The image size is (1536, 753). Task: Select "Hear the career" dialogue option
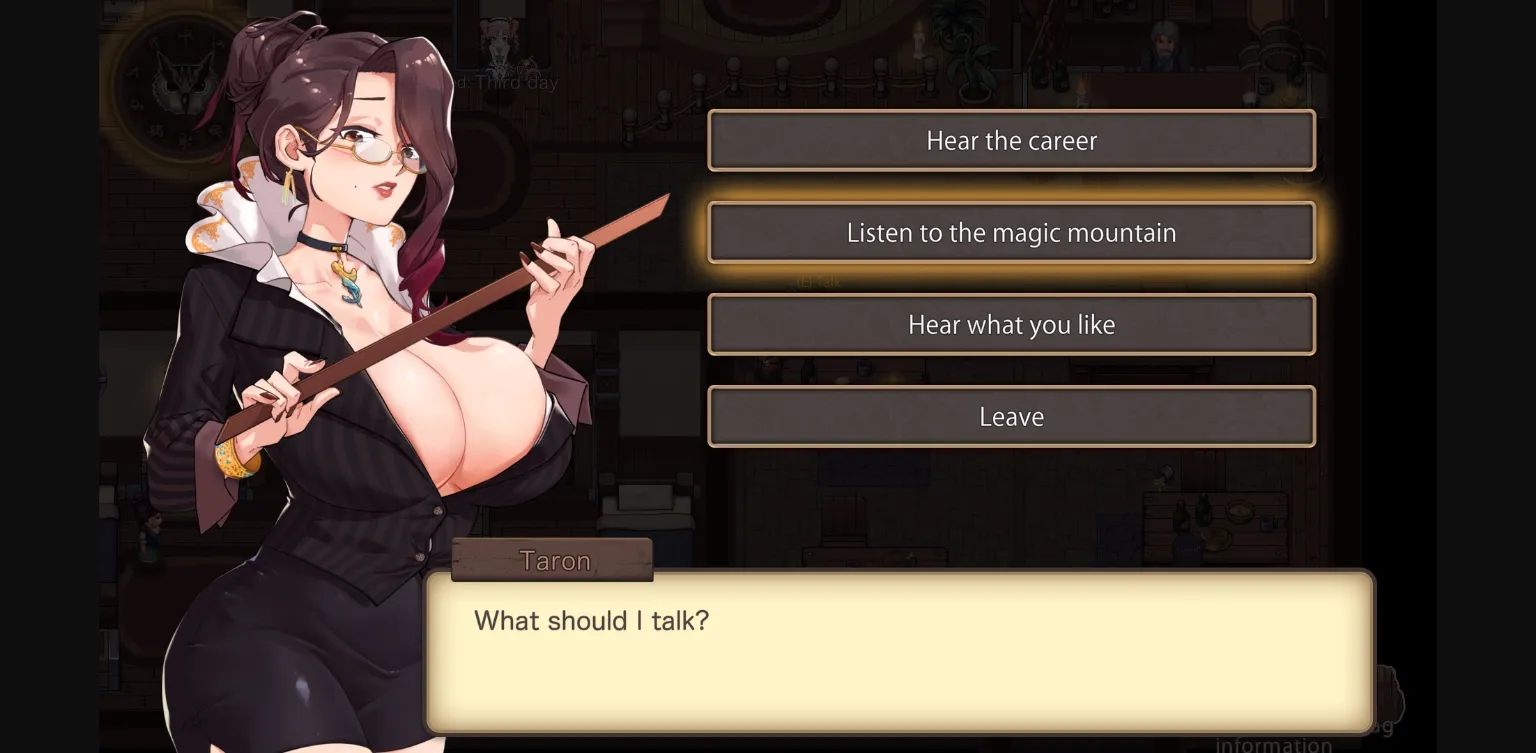1011,140
